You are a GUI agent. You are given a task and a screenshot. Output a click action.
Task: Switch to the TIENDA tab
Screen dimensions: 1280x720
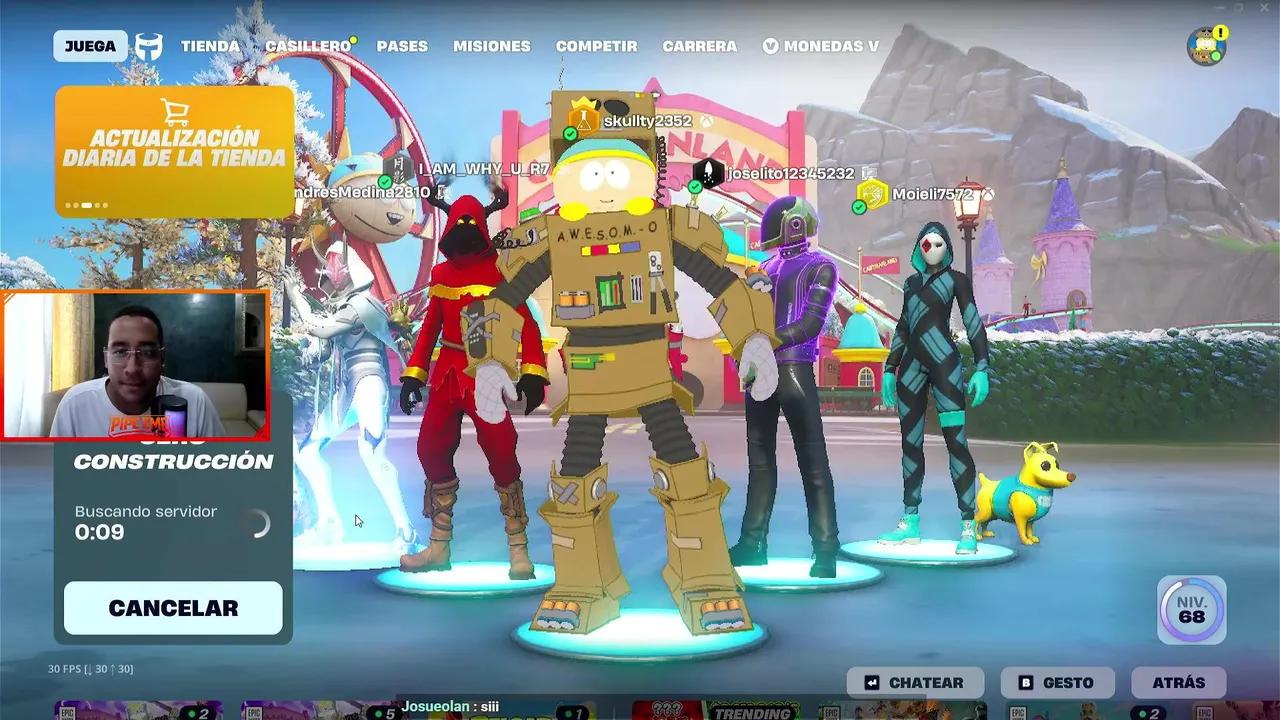(x=210, y=46)
